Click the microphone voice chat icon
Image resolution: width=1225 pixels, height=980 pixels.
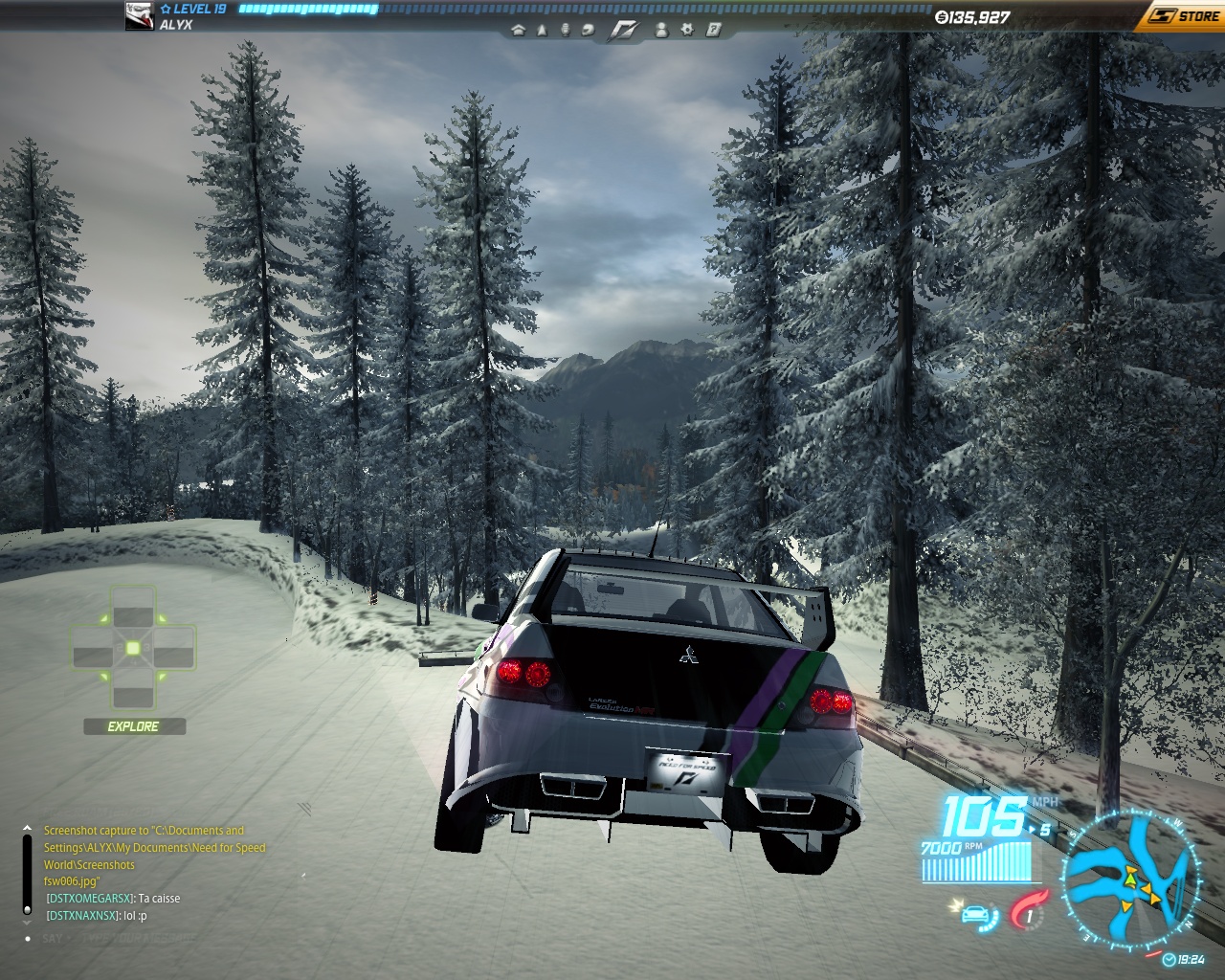tap(565, 30)
